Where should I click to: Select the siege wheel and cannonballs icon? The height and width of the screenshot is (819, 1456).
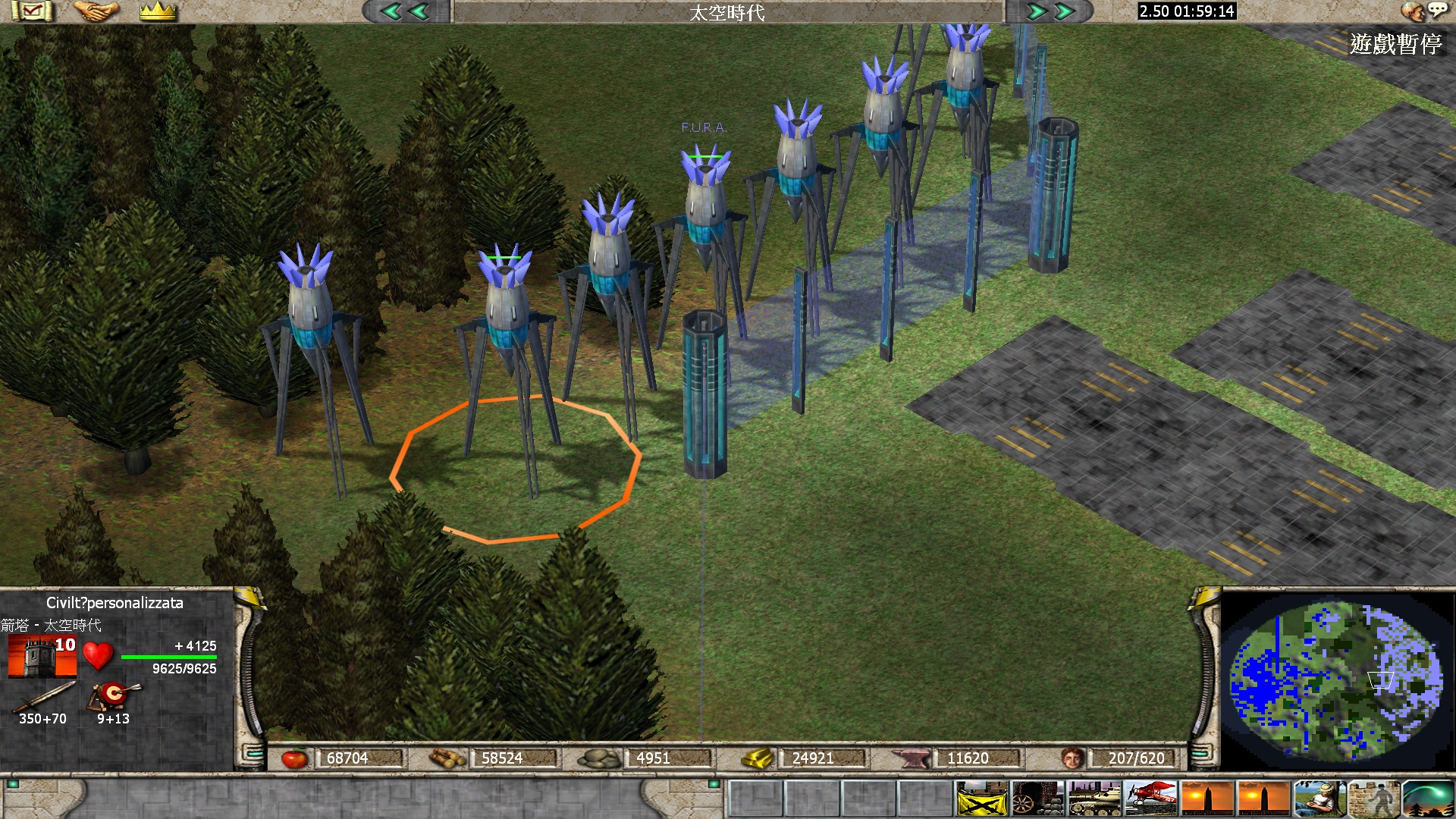coord(1037,799)
